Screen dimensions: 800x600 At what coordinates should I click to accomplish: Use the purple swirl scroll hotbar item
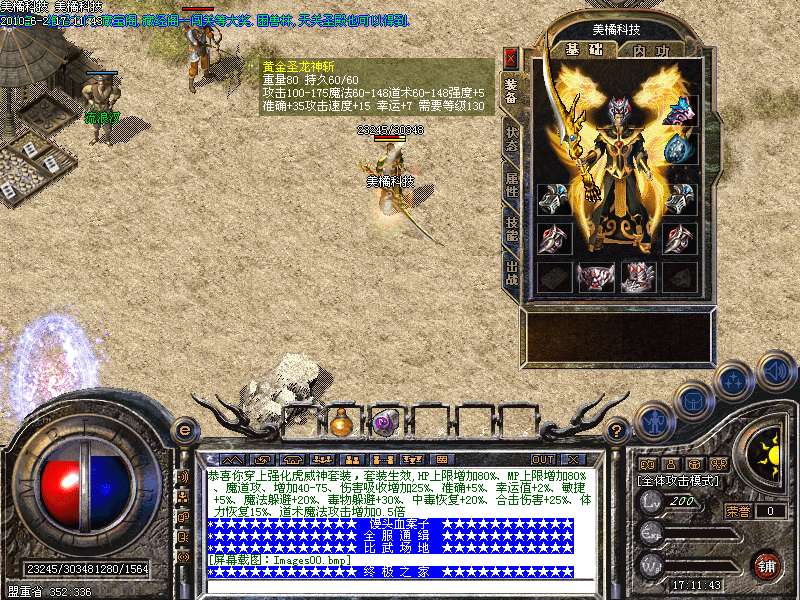[x=385, y=423]
